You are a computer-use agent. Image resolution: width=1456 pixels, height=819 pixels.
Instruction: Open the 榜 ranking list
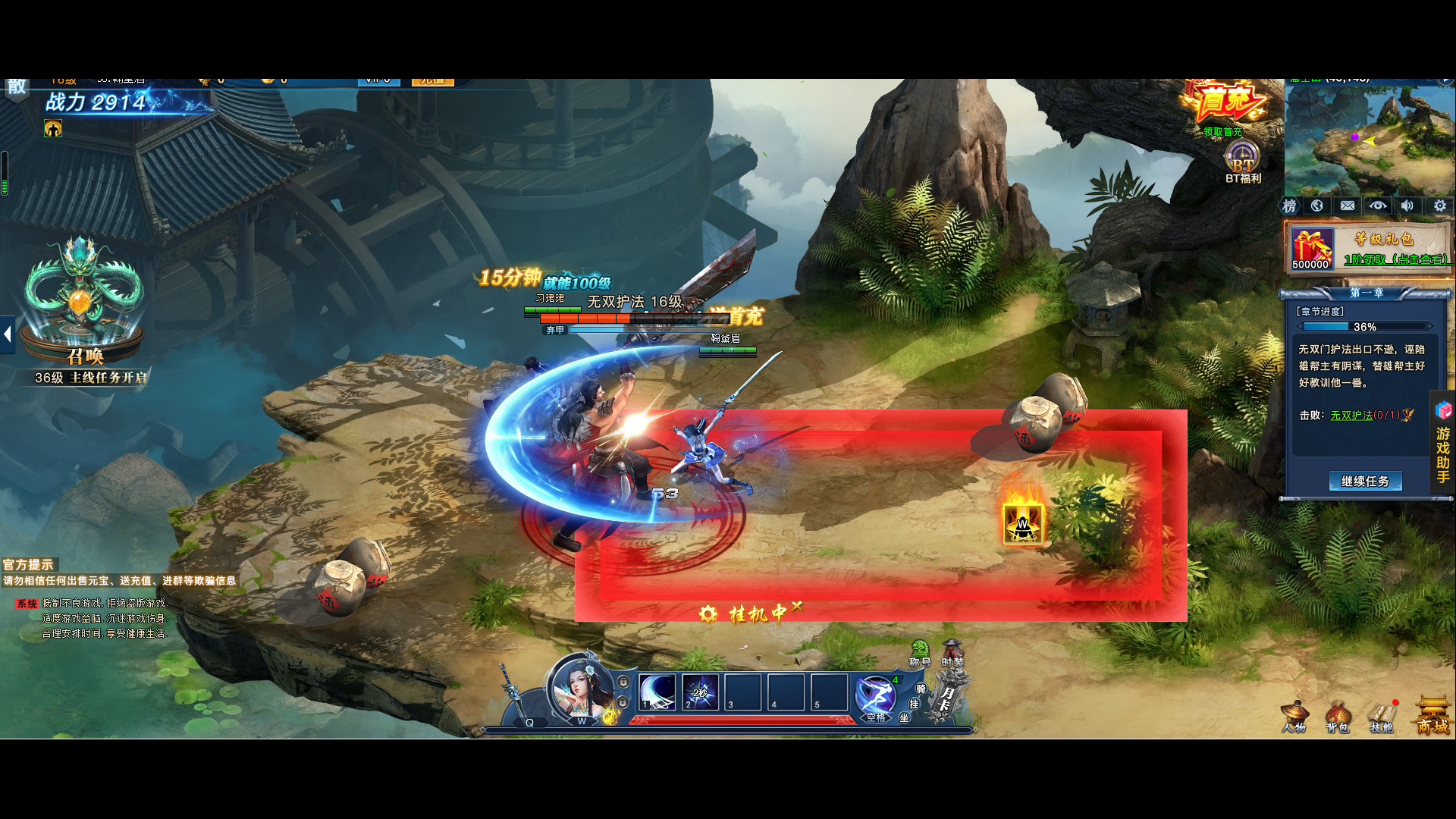point(1289,206)
